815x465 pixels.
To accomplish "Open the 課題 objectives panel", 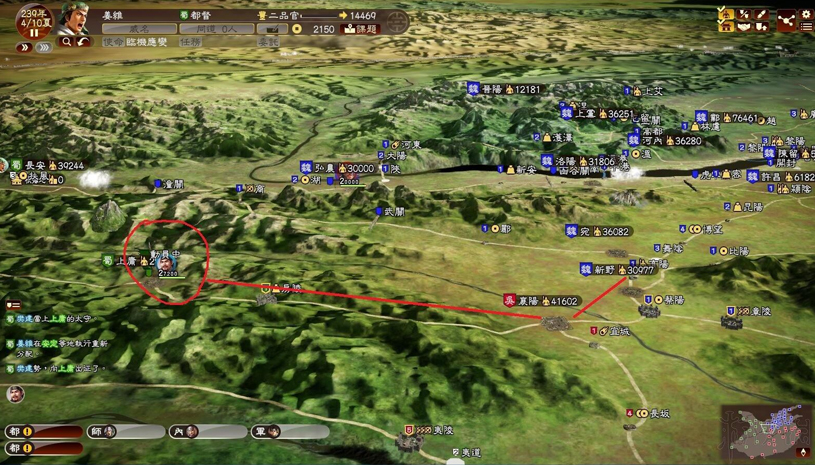I will 360,29.
